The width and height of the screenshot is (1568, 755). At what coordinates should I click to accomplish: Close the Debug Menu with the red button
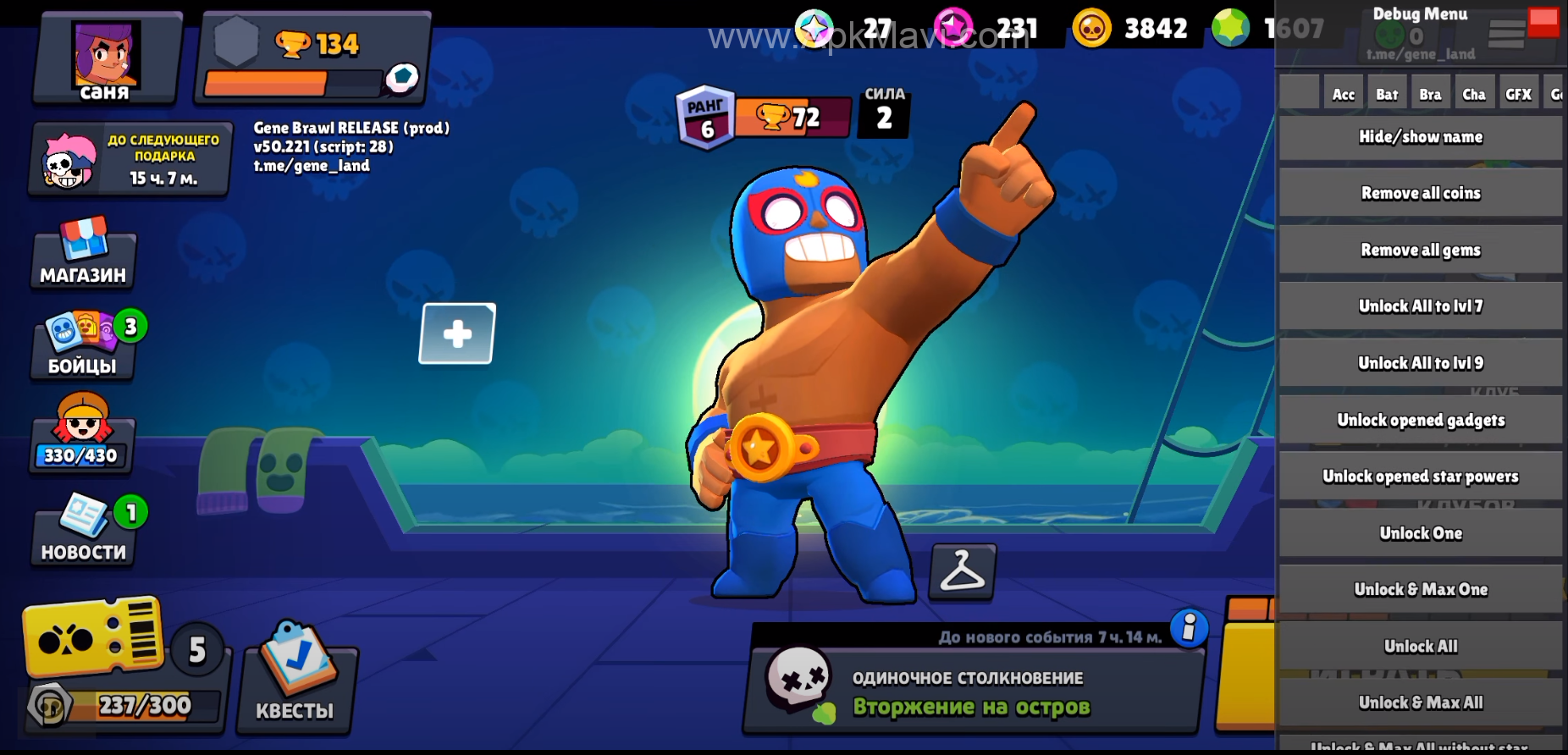1543,22
